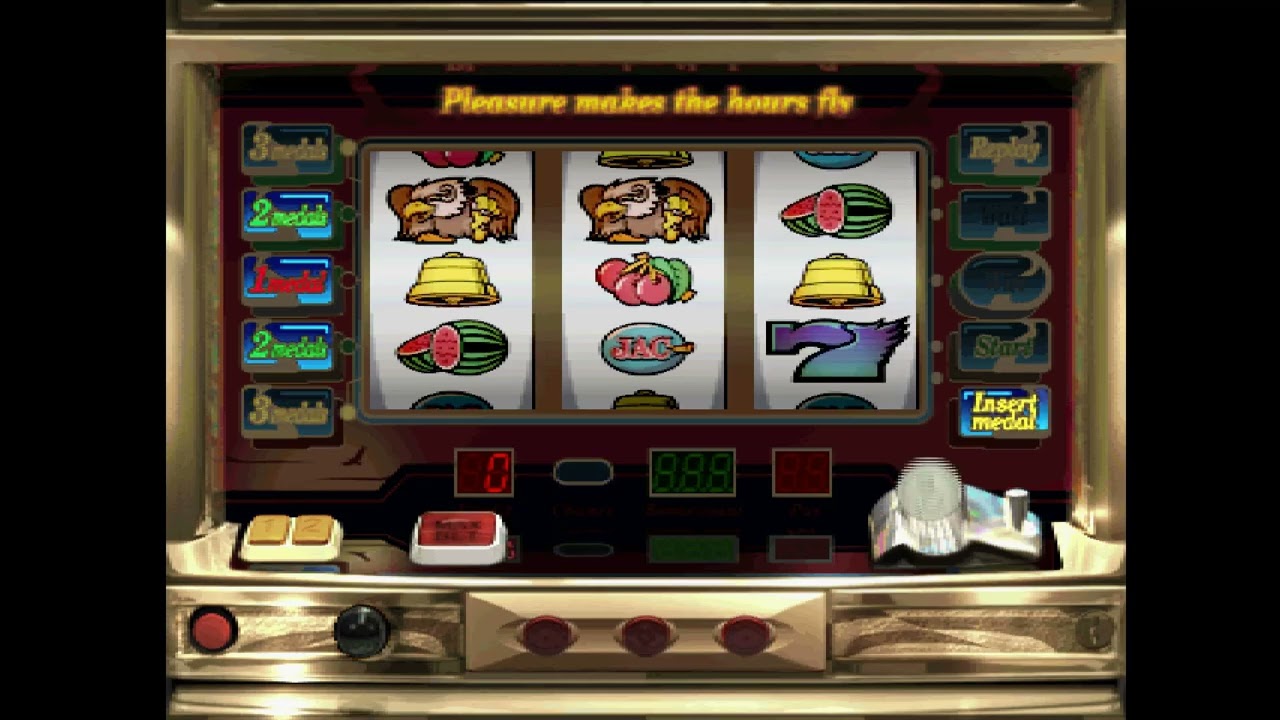Click the red credit counter display showing 0
The image size is (1280, 720).
pyautogui.click(x=483, y=472)
